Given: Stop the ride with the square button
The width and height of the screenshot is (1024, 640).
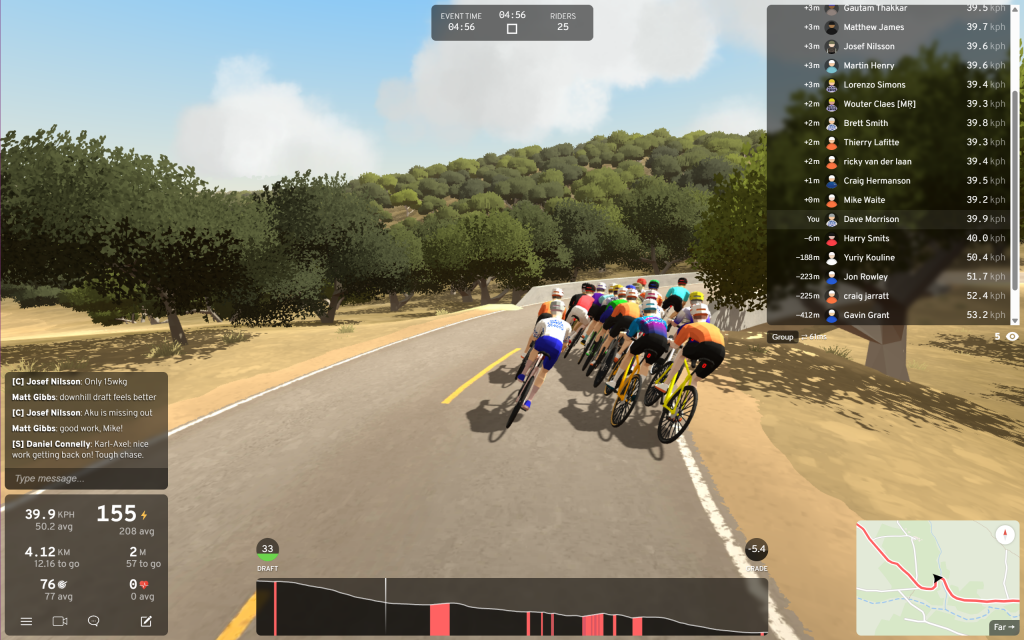Looking at the screenshot, I should [512, 29].
